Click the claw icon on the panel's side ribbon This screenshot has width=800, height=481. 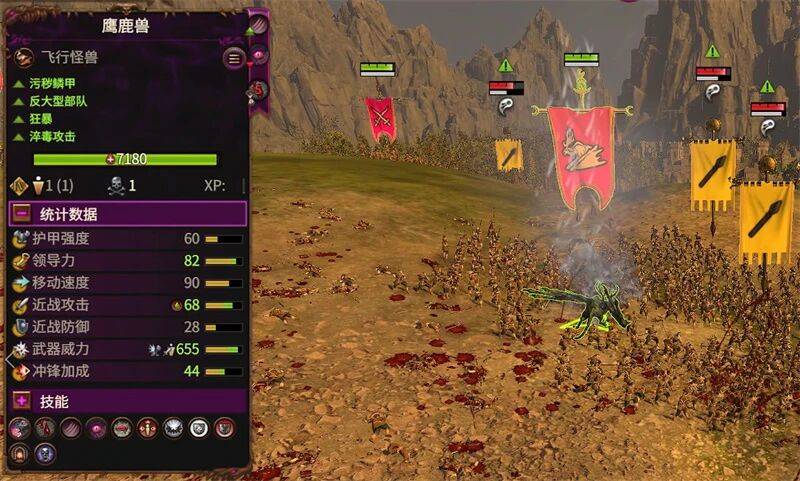pyautogui.click(x=258, y=23)
